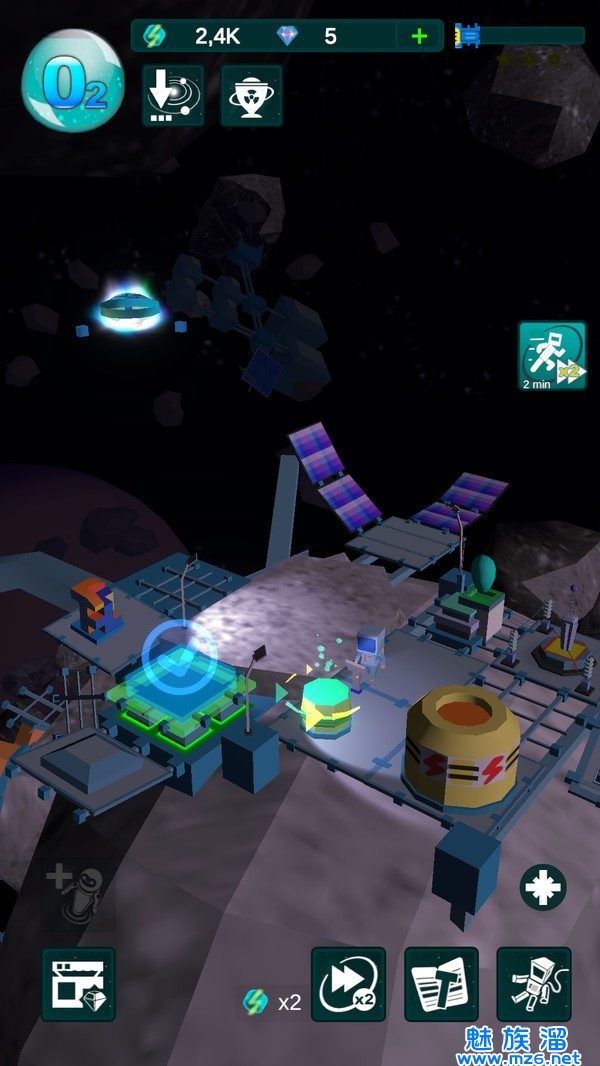Image resolution: width=600 pixels, height=1066 pixels.
Task: Open the planetary orbit download menu
Action: click(x=173, y=96)
